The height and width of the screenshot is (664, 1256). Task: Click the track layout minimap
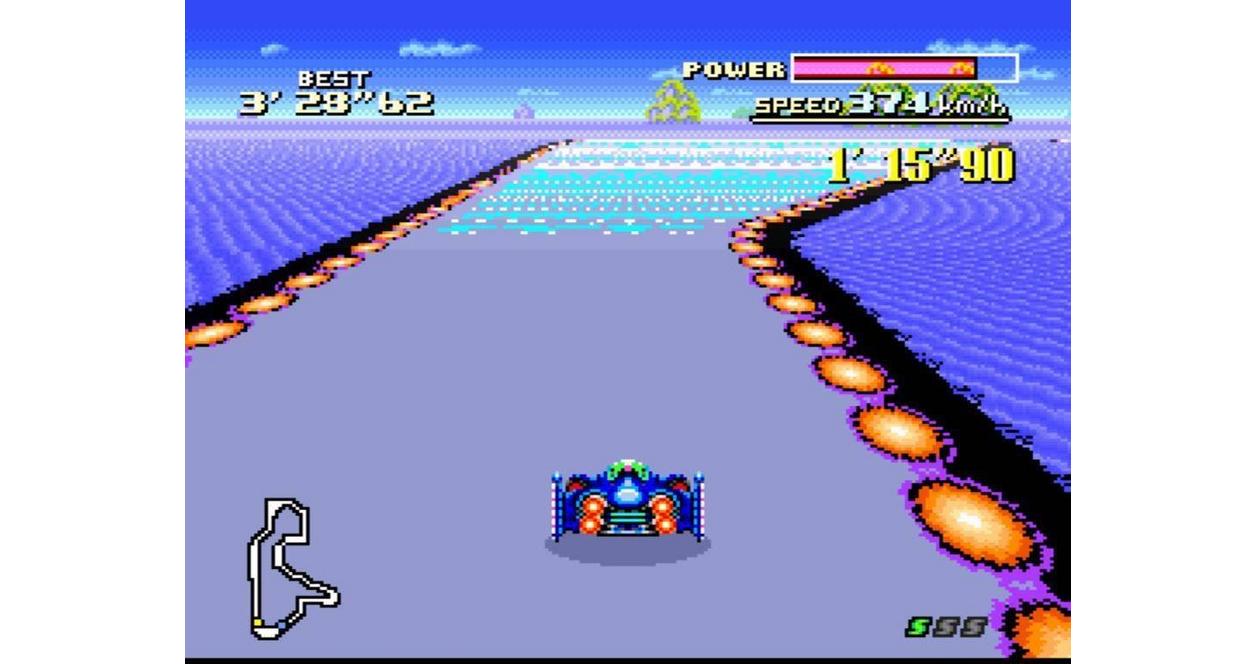tap(290, 567)
